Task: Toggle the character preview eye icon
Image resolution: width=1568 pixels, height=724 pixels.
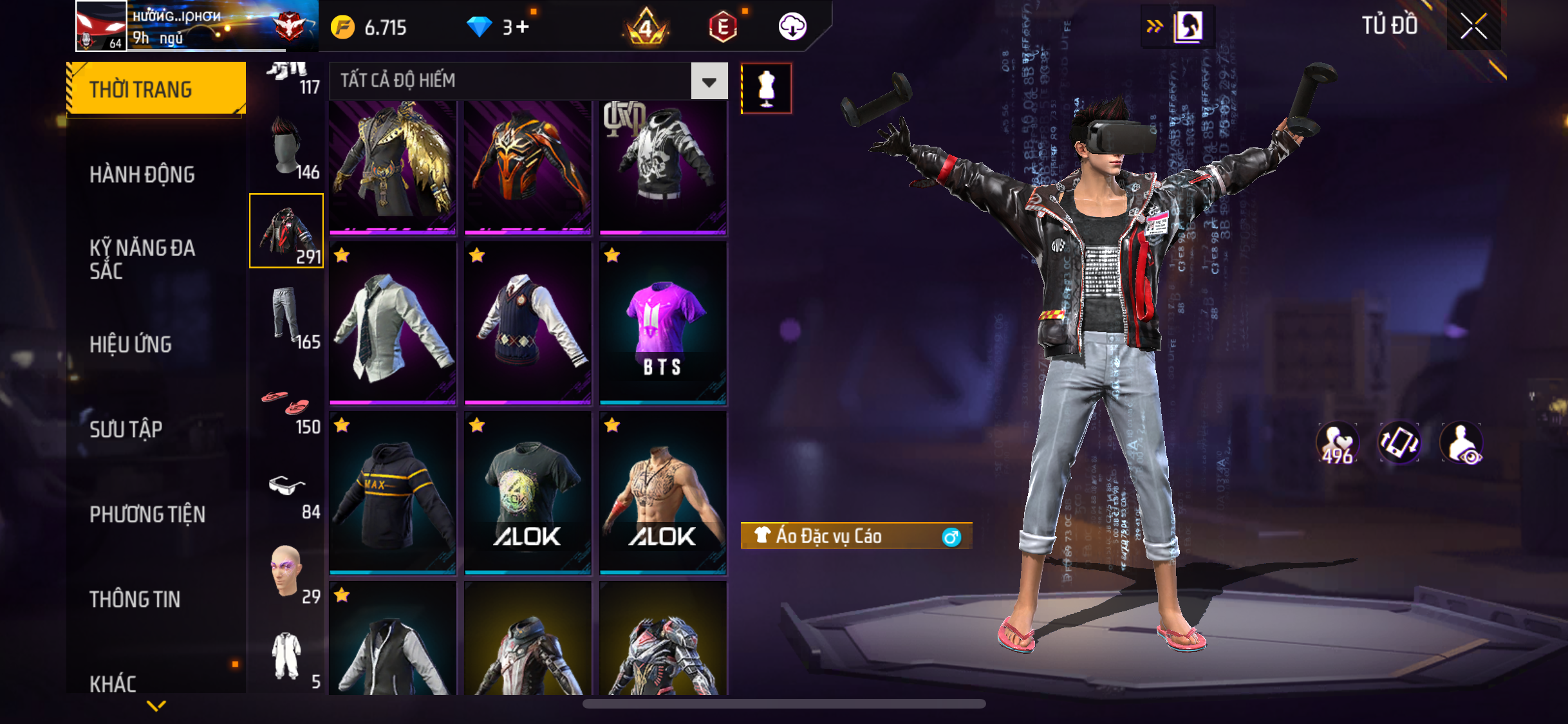Action: [x=1462, y=443]
